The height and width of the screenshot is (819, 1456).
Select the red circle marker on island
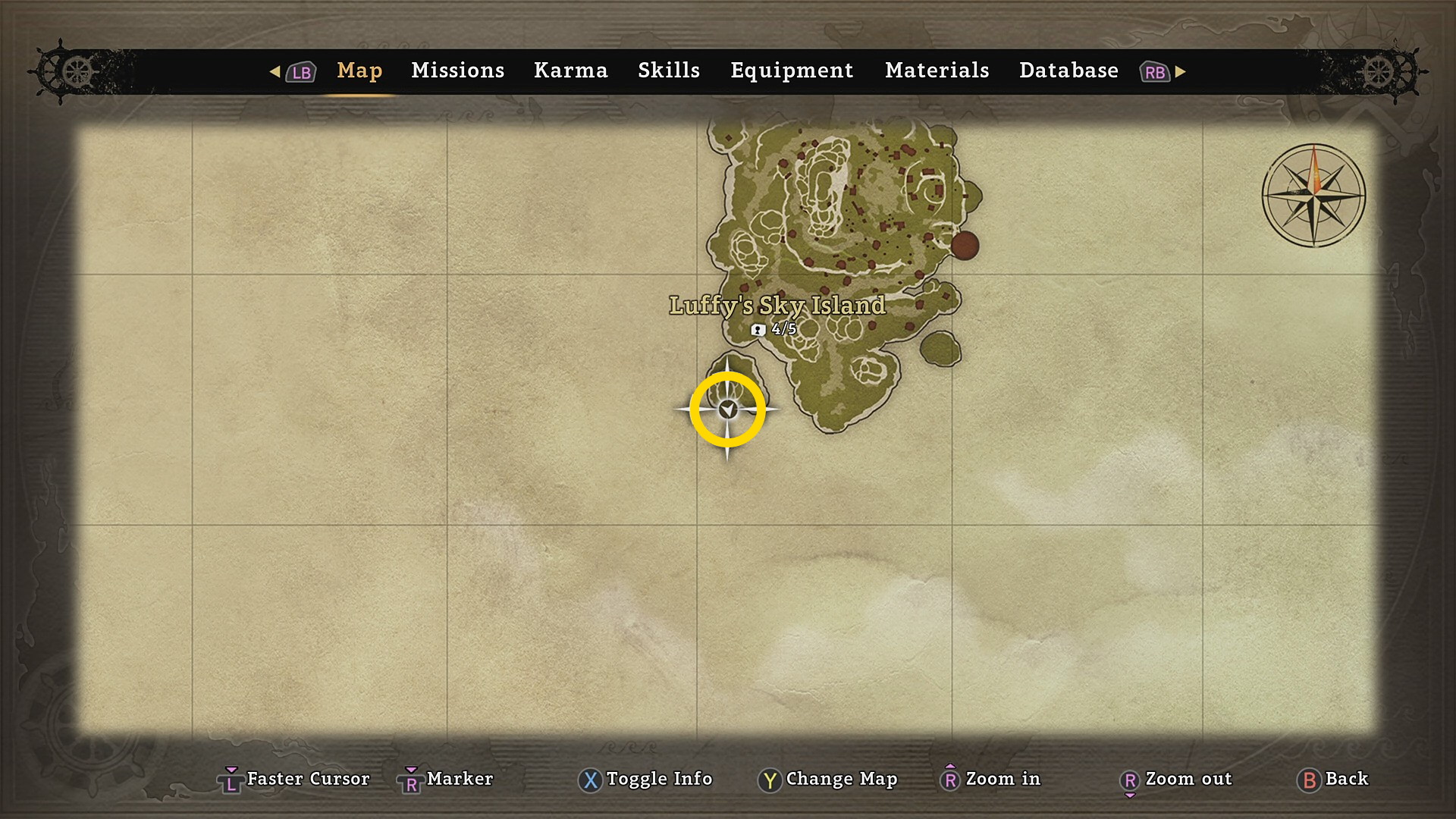point(965,246)
